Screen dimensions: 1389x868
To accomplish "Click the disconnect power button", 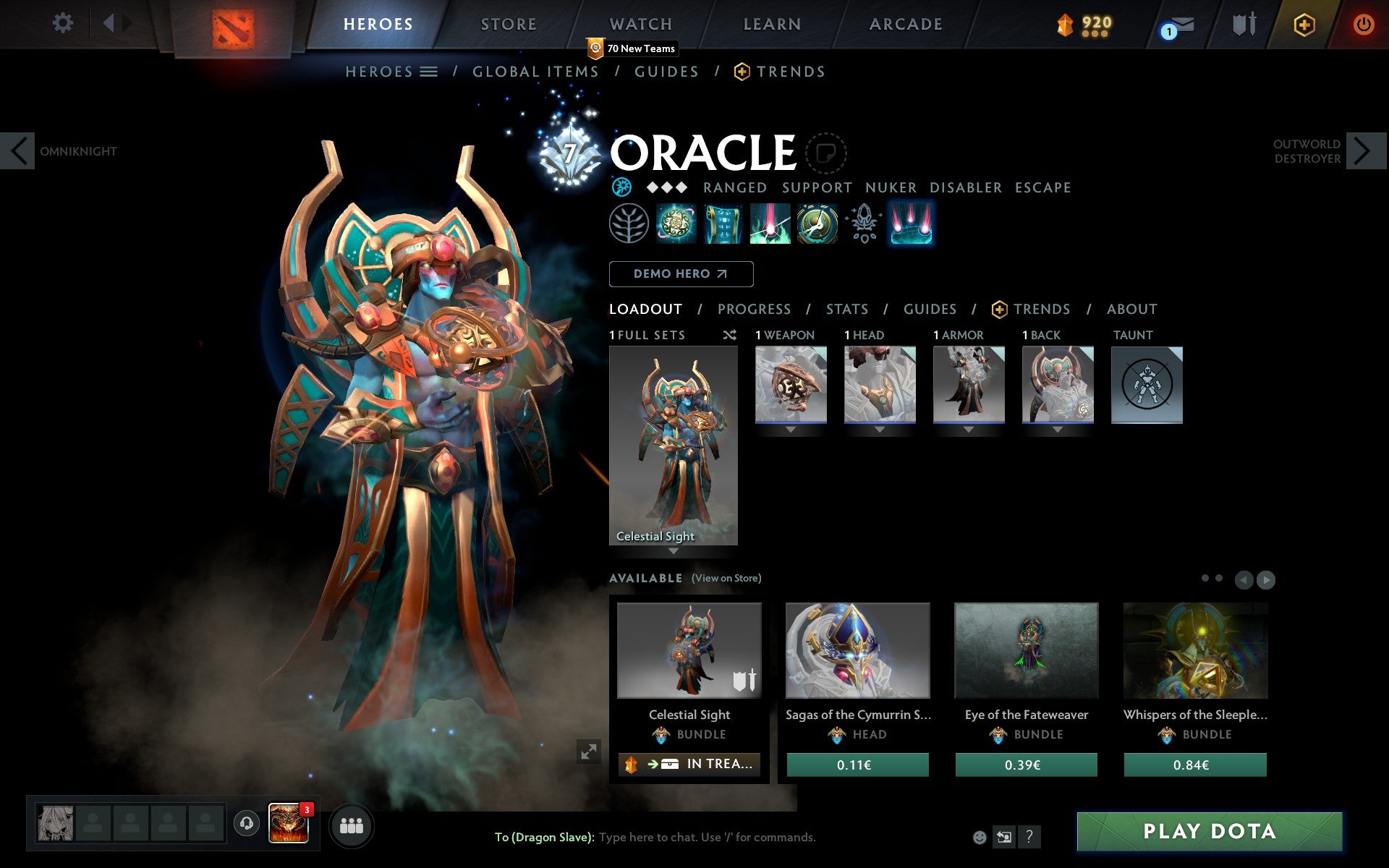I will 1363,23.
